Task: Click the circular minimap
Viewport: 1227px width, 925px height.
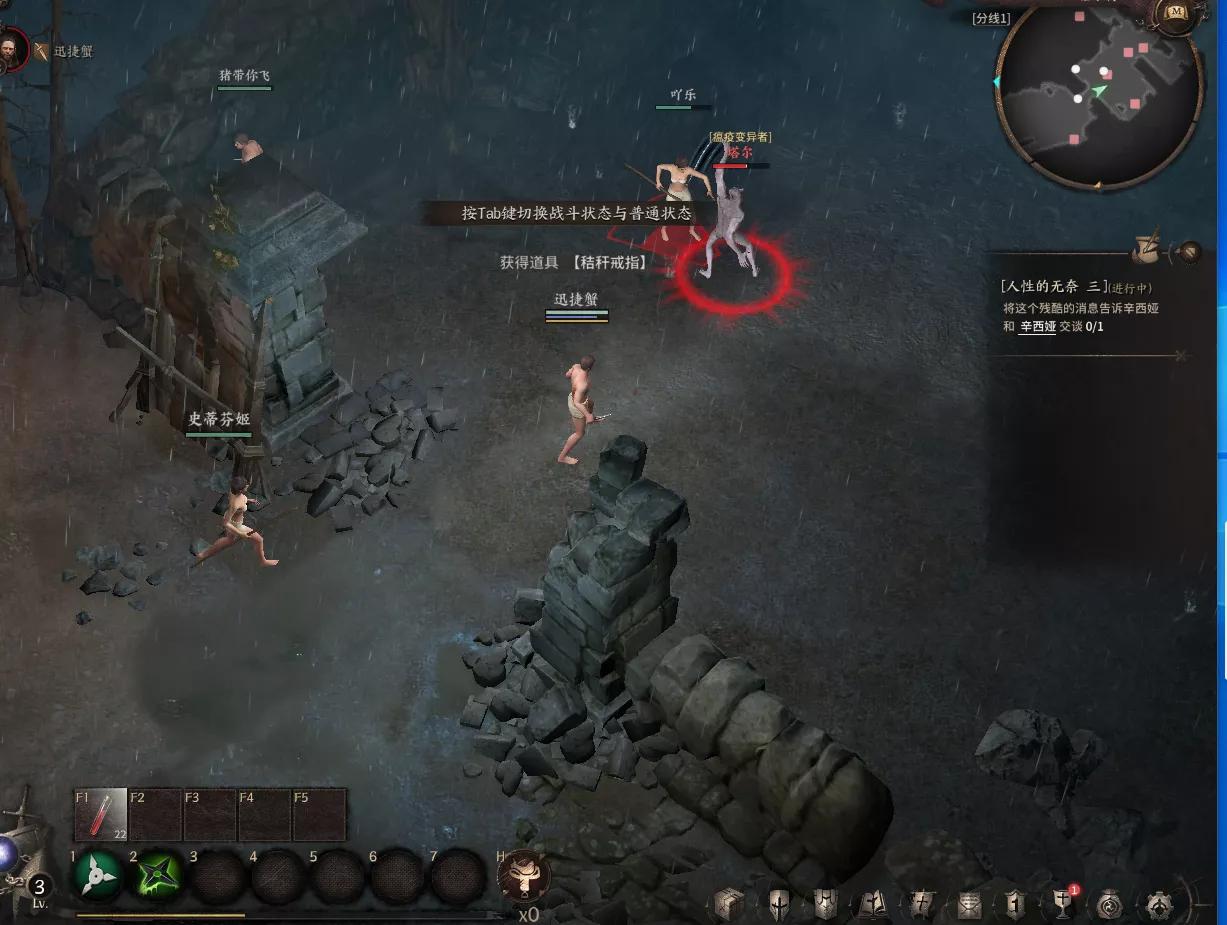Action: pos(1099,93)
